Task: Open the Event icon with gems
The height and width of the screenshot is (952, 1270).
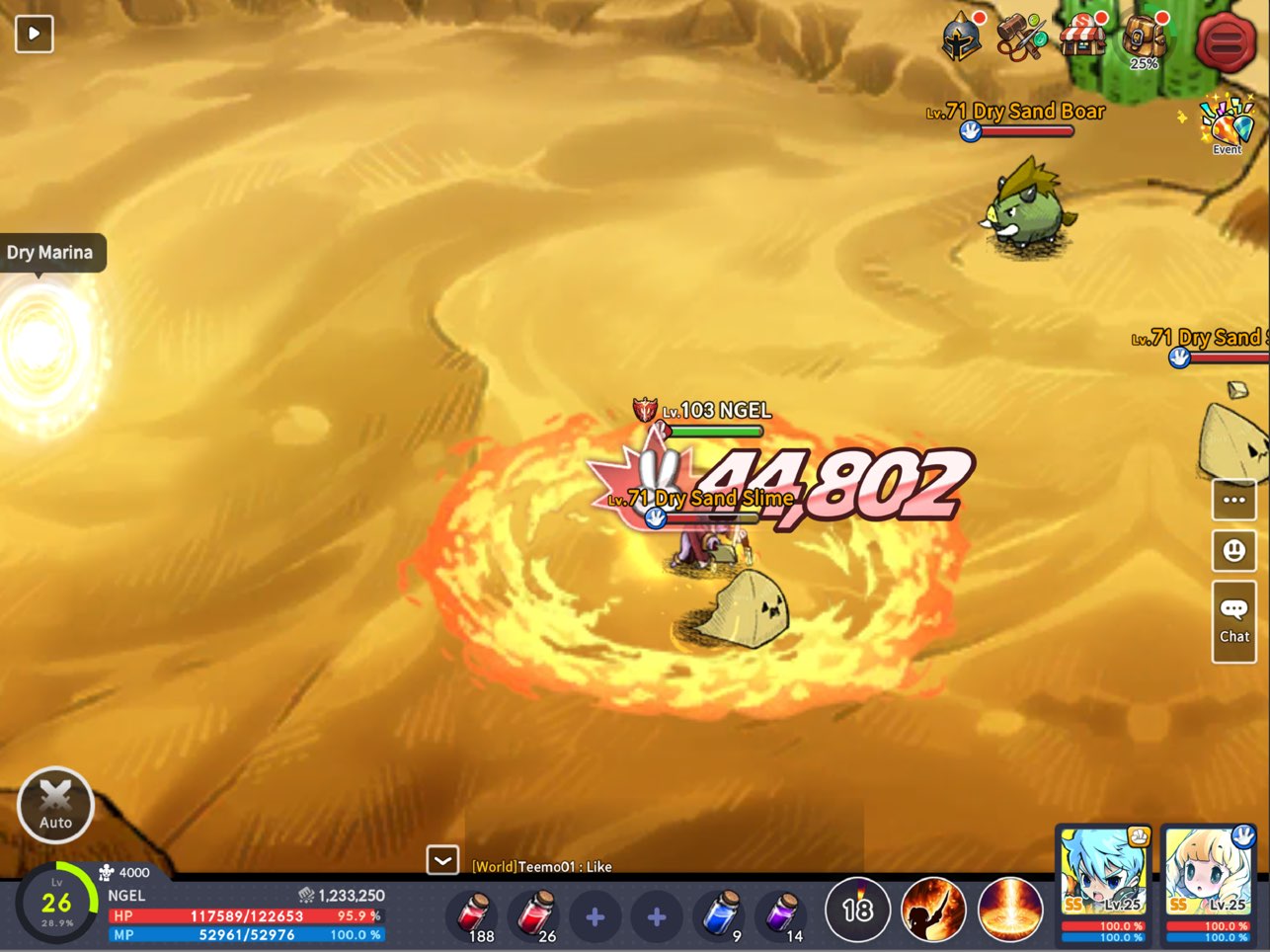Action: 1227,124
